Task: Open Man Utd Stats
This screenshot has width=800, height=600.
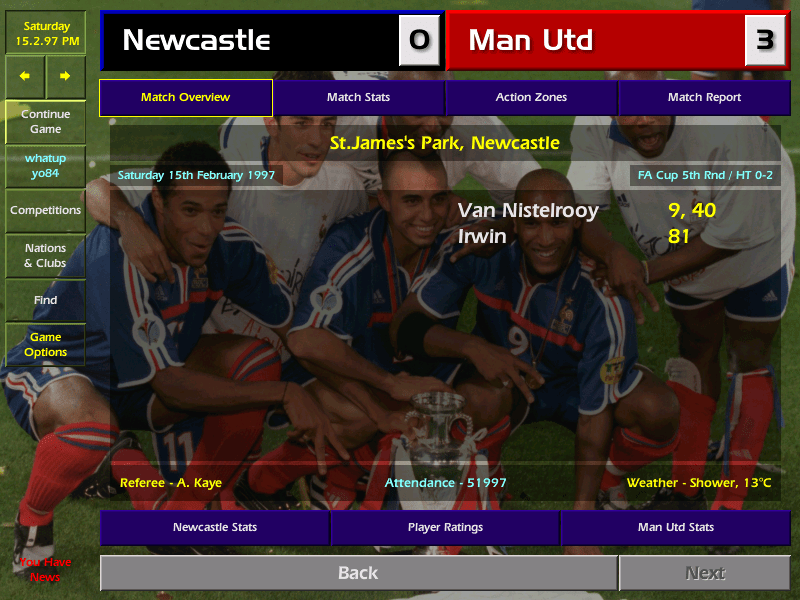Action: pyautogui.click(x=675, y=527)
